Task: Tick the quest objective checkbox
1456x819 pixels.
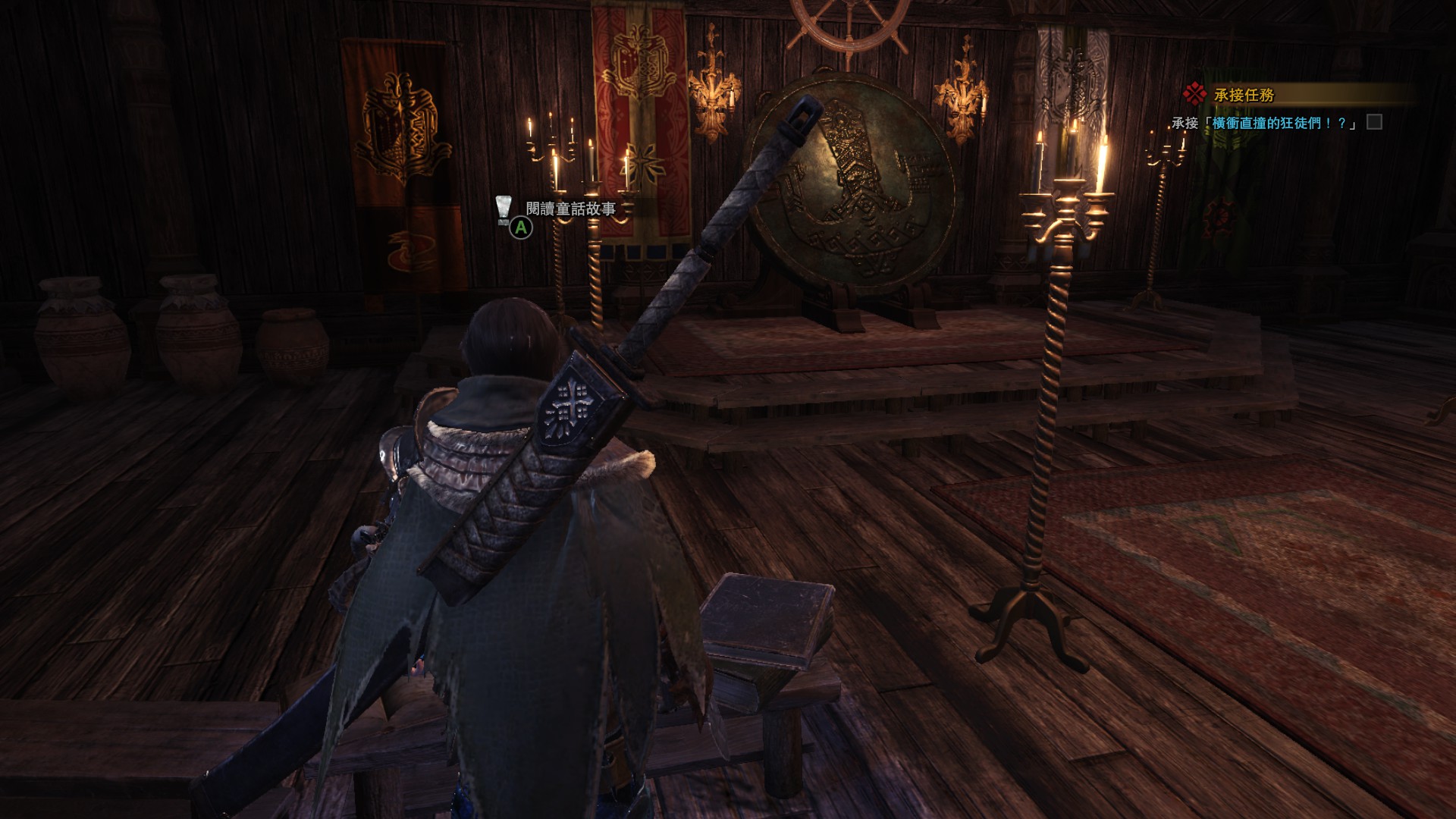Action: pos(1374,122)
